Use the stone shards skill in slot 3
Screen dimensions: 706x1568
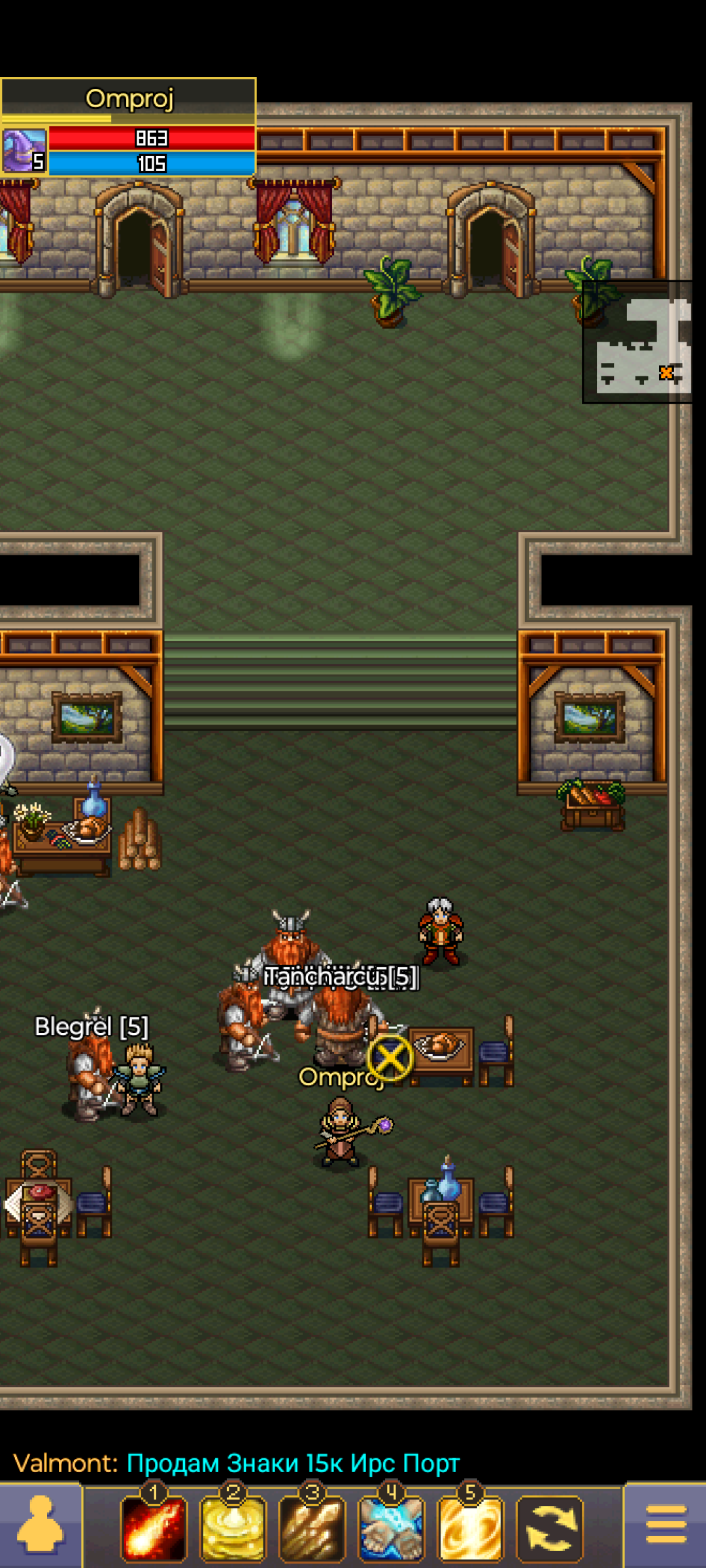click(x=312, y=1529)
